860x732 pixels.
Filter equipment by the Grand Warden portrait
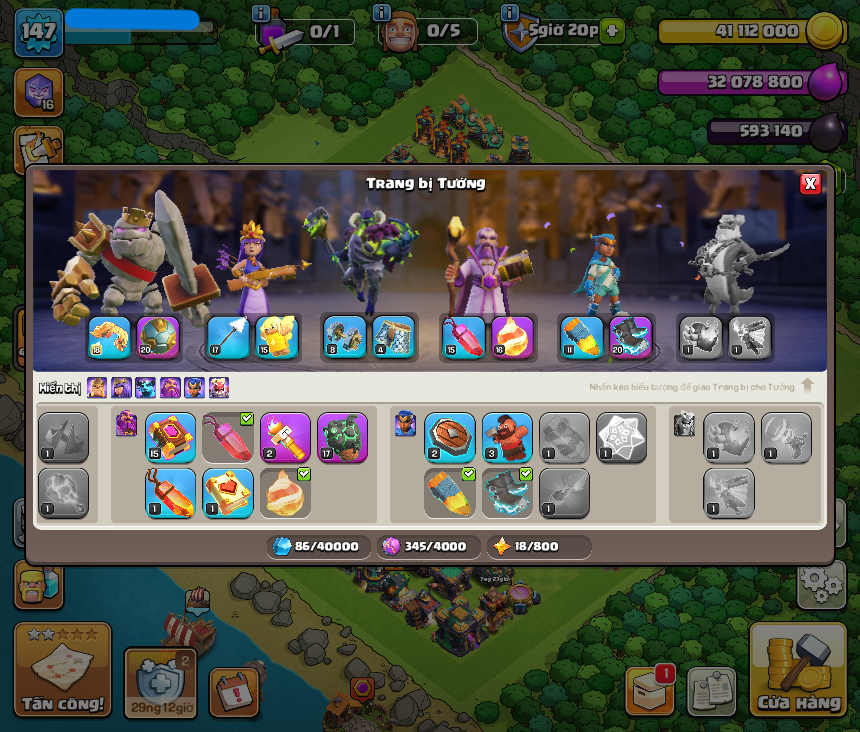click(x=170, y=388)
